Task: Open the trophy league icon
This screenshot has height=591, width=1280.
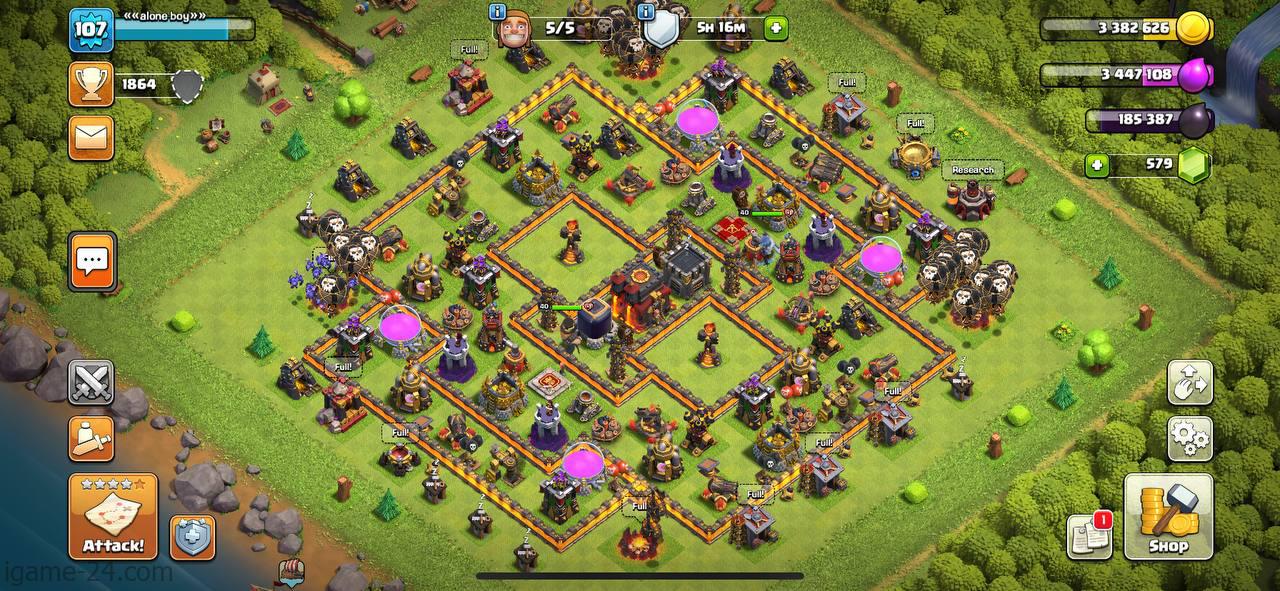Action: (91, 84)
